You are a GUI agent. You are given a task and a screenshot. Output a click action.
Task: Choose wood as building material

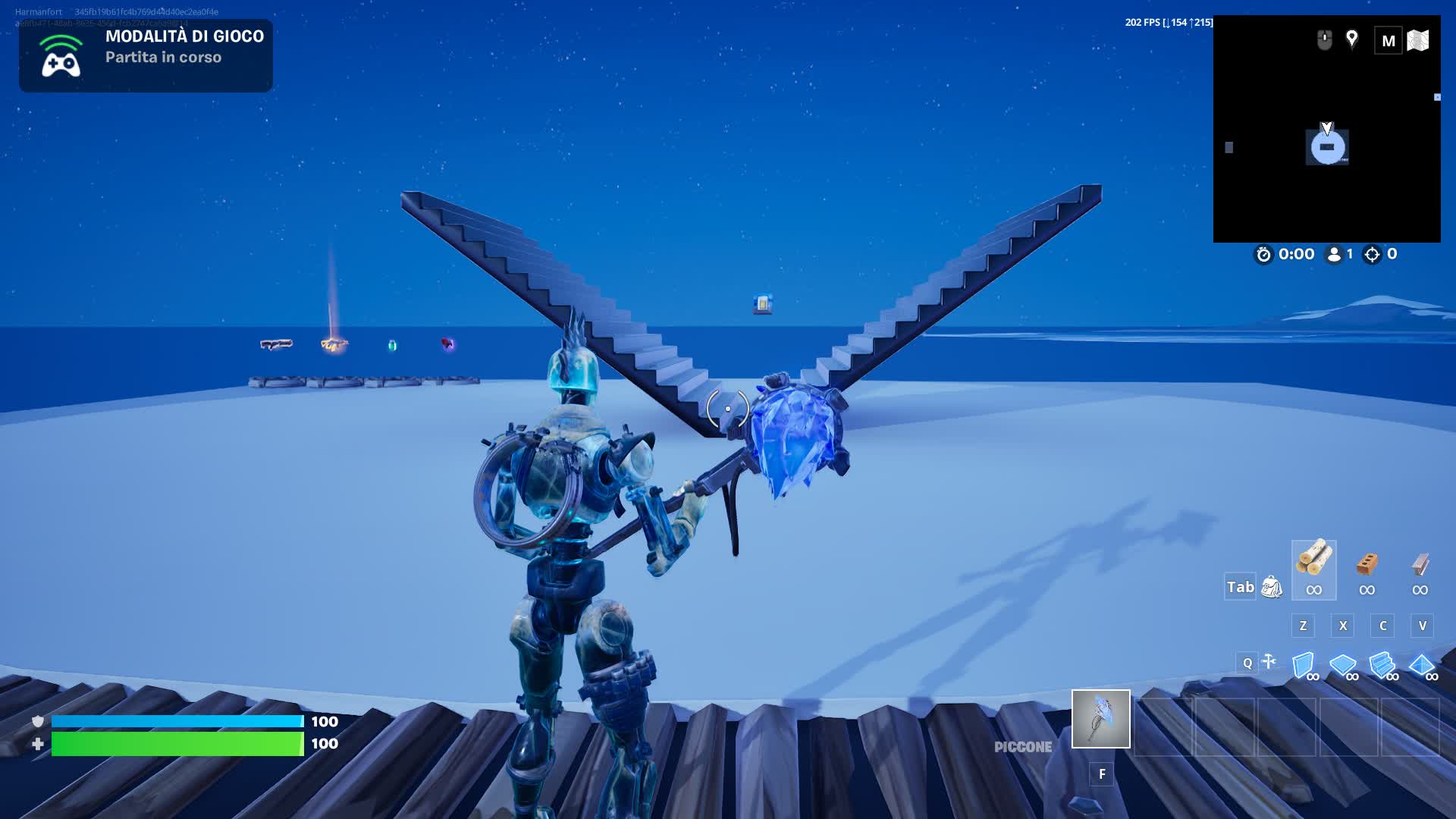coord(1313,569)
